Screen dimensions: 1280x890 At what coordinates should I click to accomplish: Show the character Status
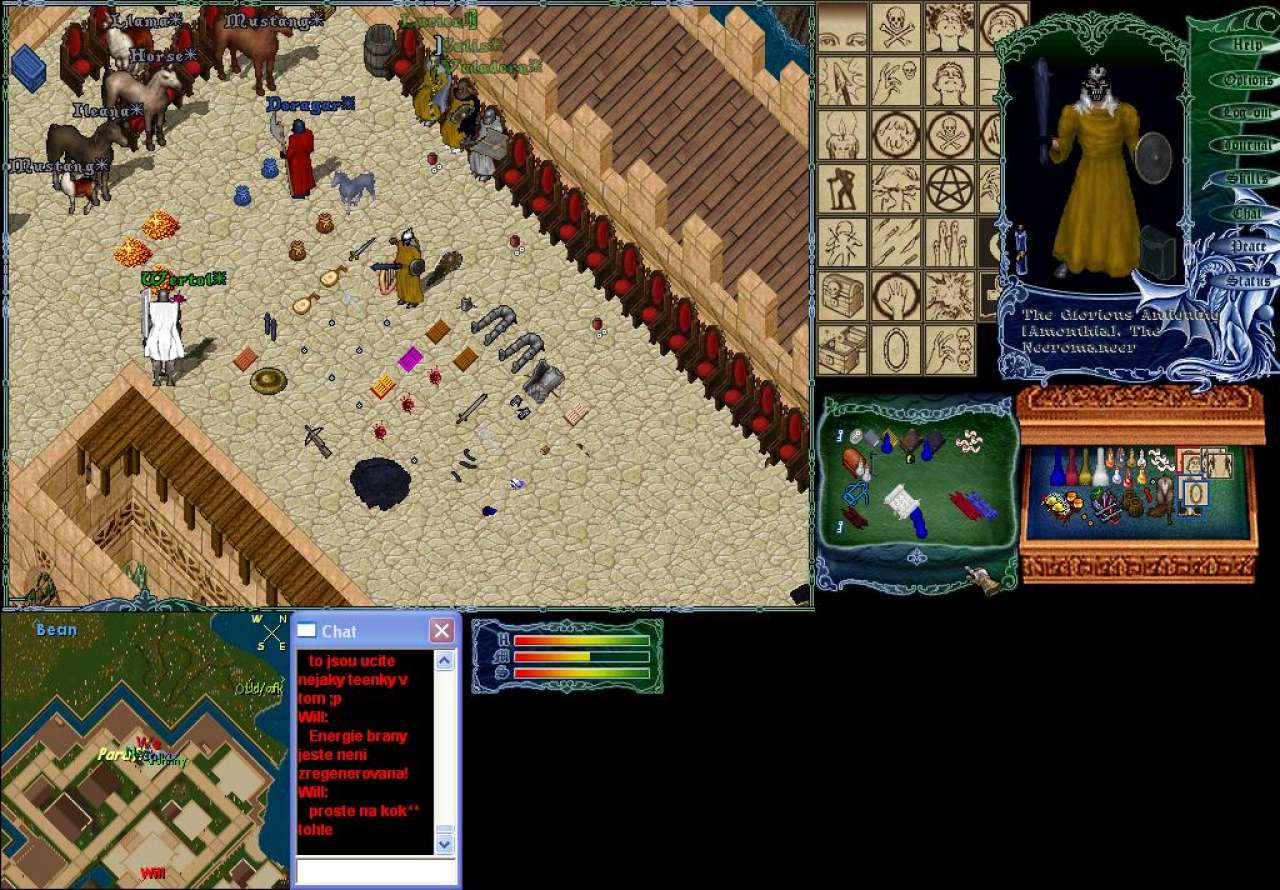tap(1246, 281)
